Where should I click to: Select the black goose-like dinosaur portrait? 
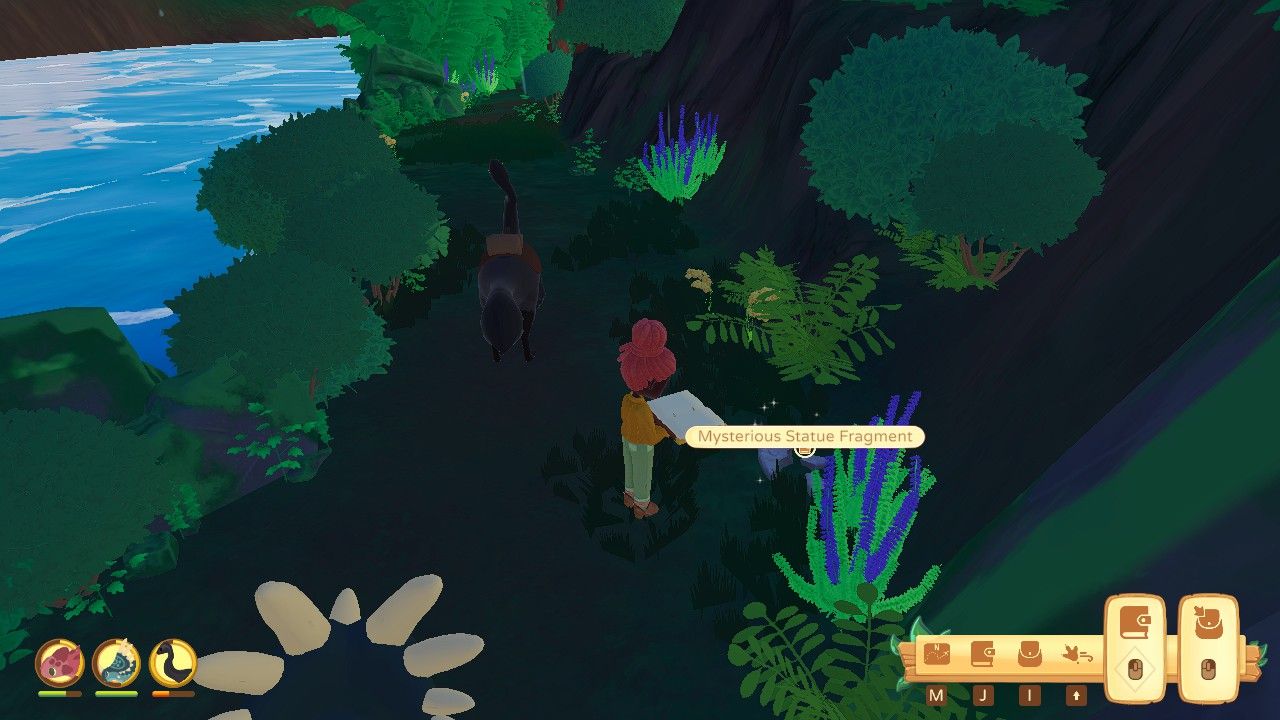(172, 661)
